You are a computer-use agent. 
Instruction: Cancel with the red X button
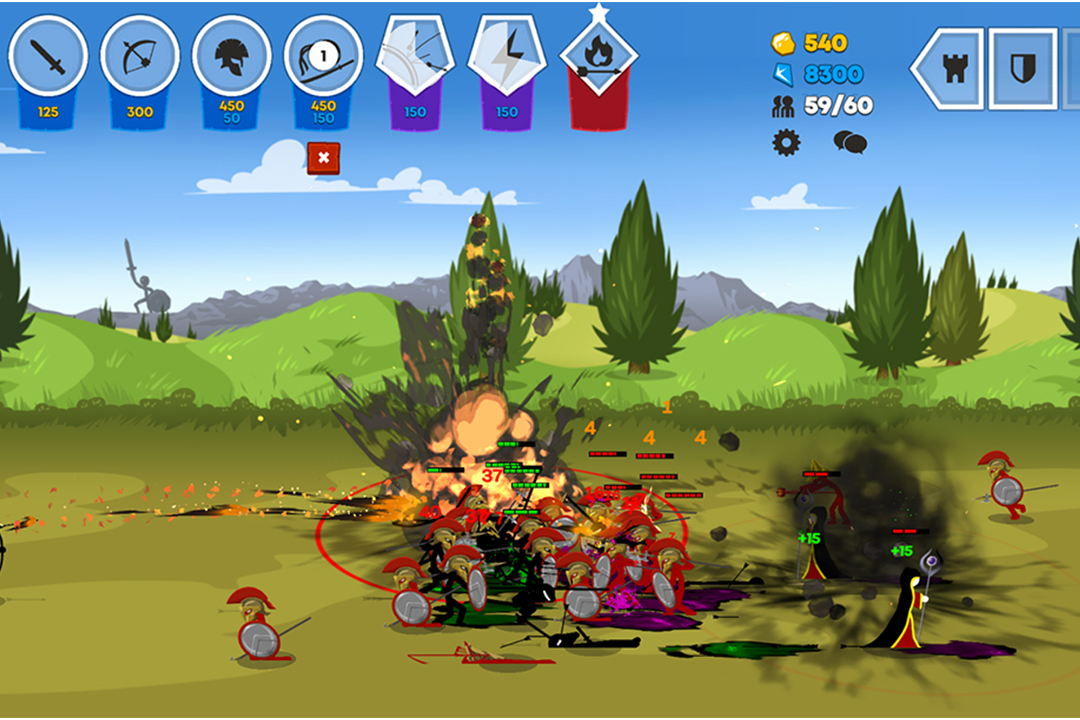coord(323,158)
